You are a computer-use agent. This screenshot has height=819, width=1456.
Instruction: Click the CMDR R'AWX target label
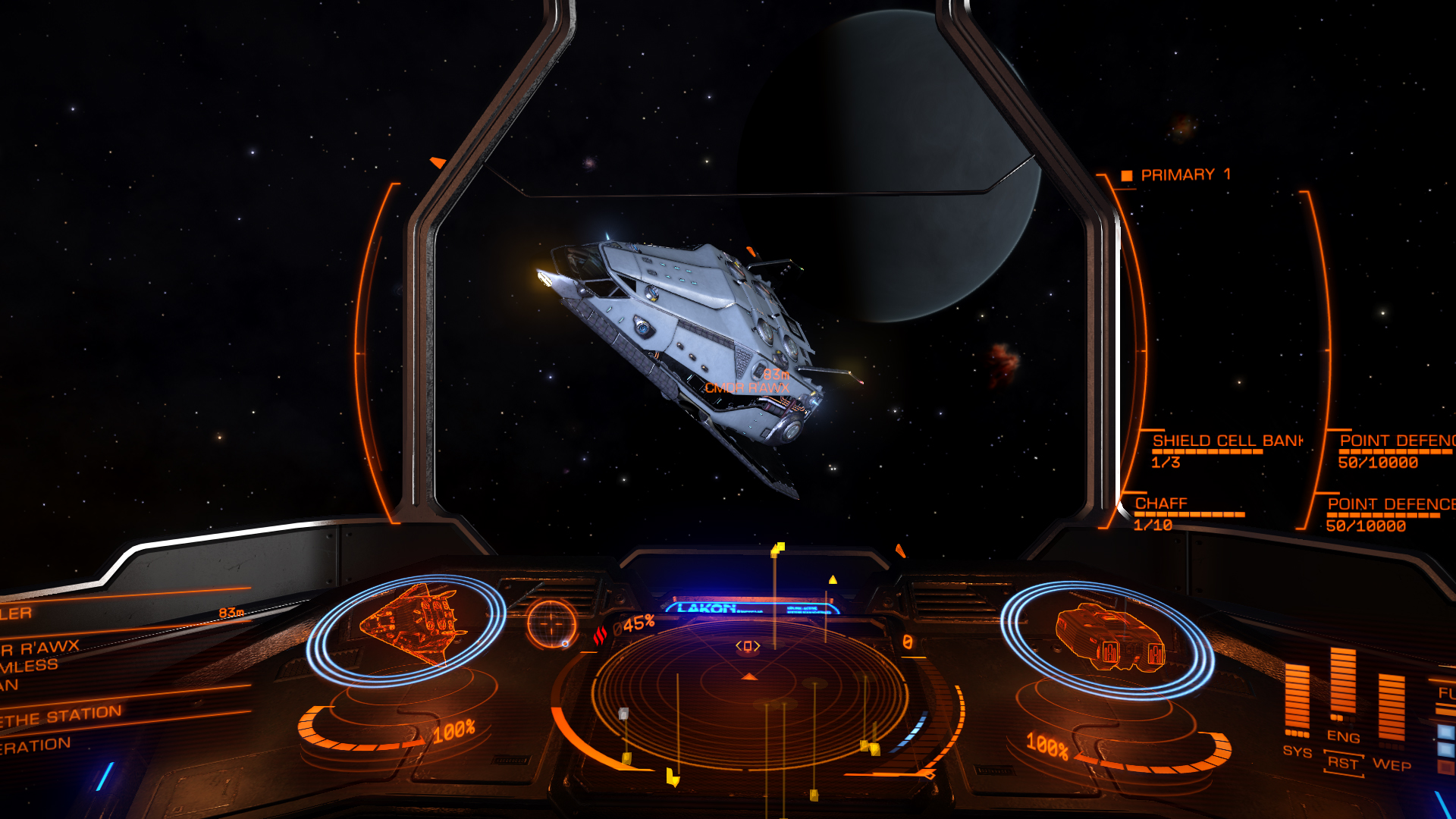point(747,388)
